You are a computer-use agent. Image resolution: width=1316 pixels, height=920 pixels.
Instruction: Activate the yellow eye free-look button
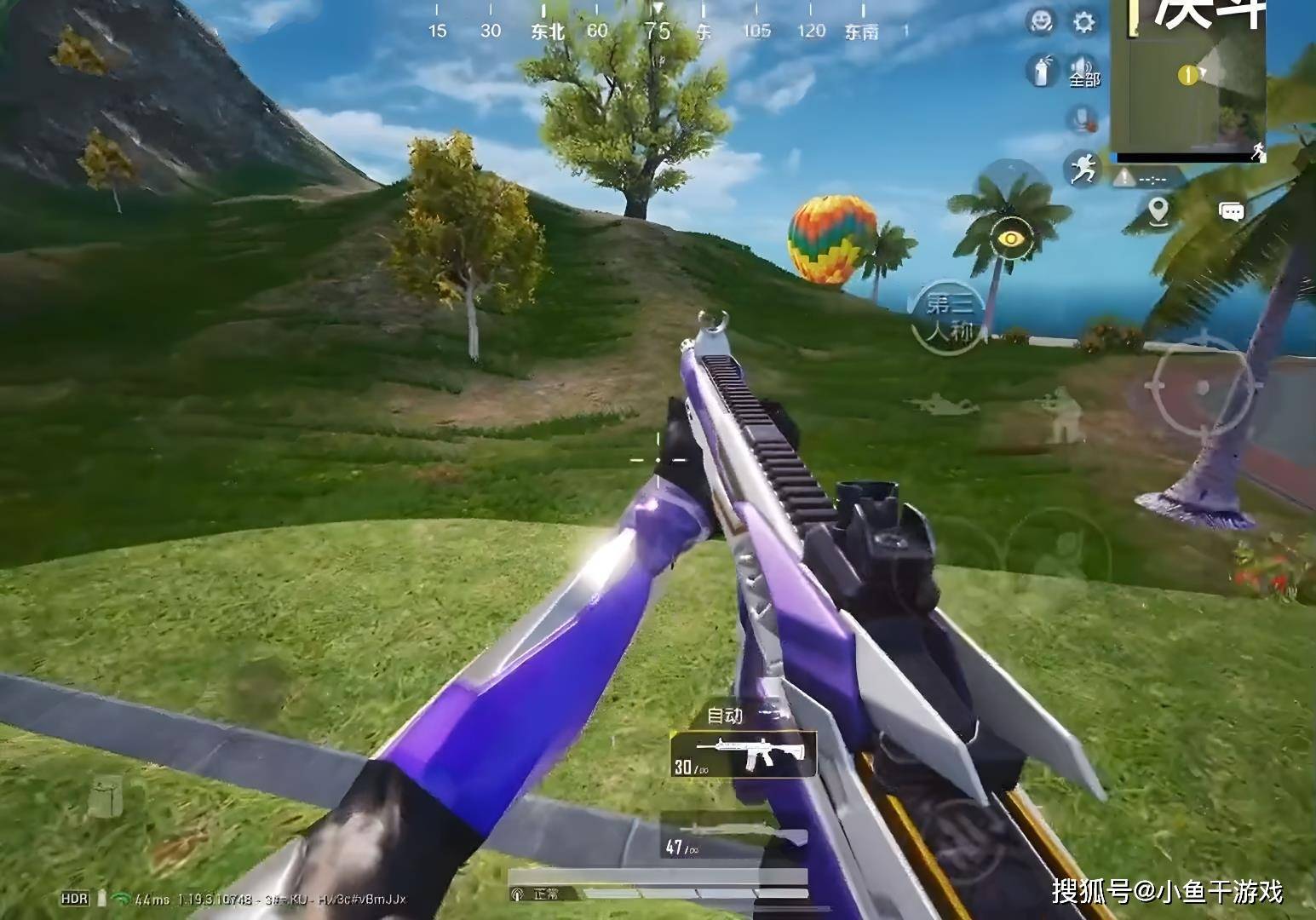point(1010,239)
